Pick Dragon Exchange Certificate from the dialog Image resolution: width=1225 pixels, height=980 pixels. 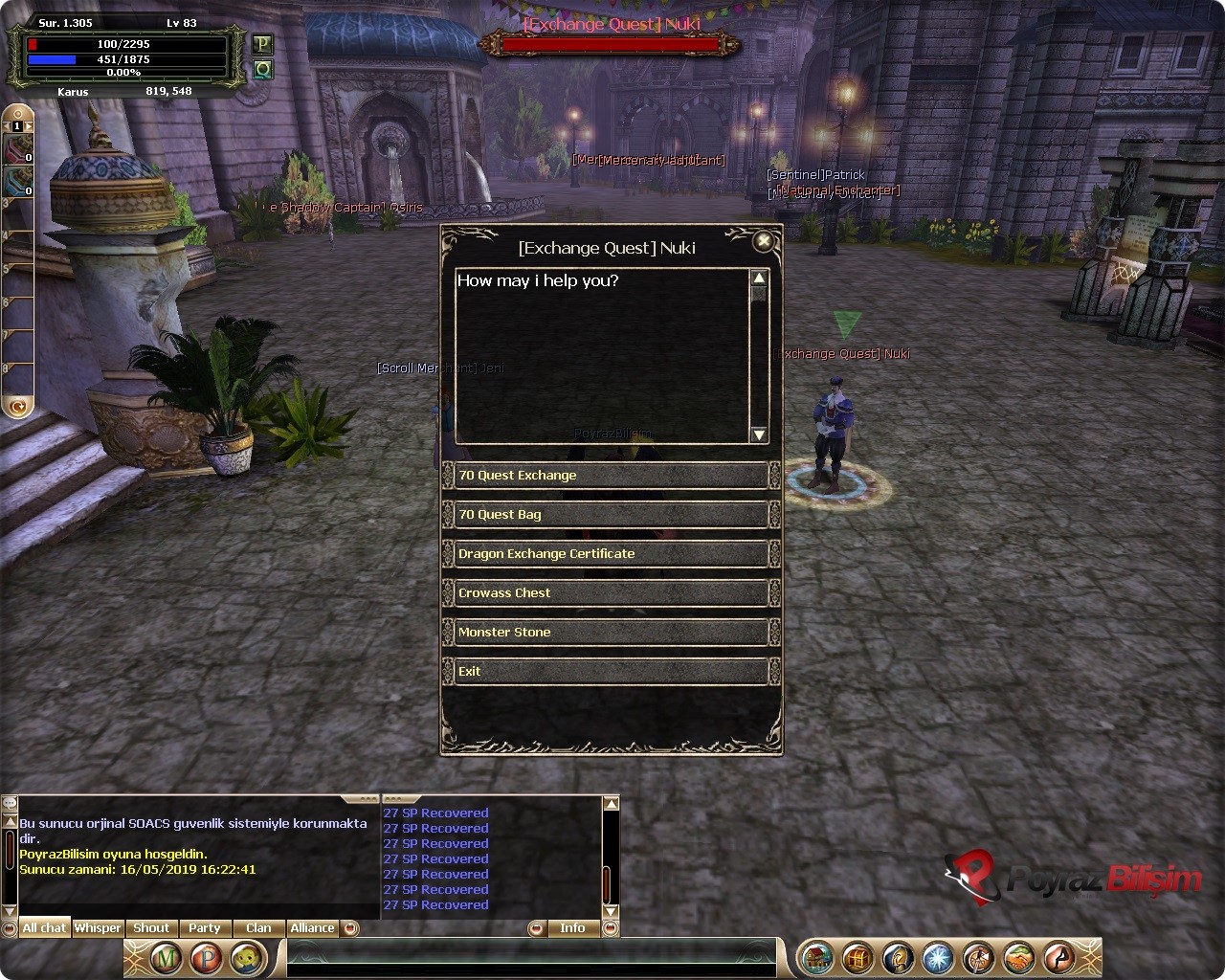coord(611,554)
